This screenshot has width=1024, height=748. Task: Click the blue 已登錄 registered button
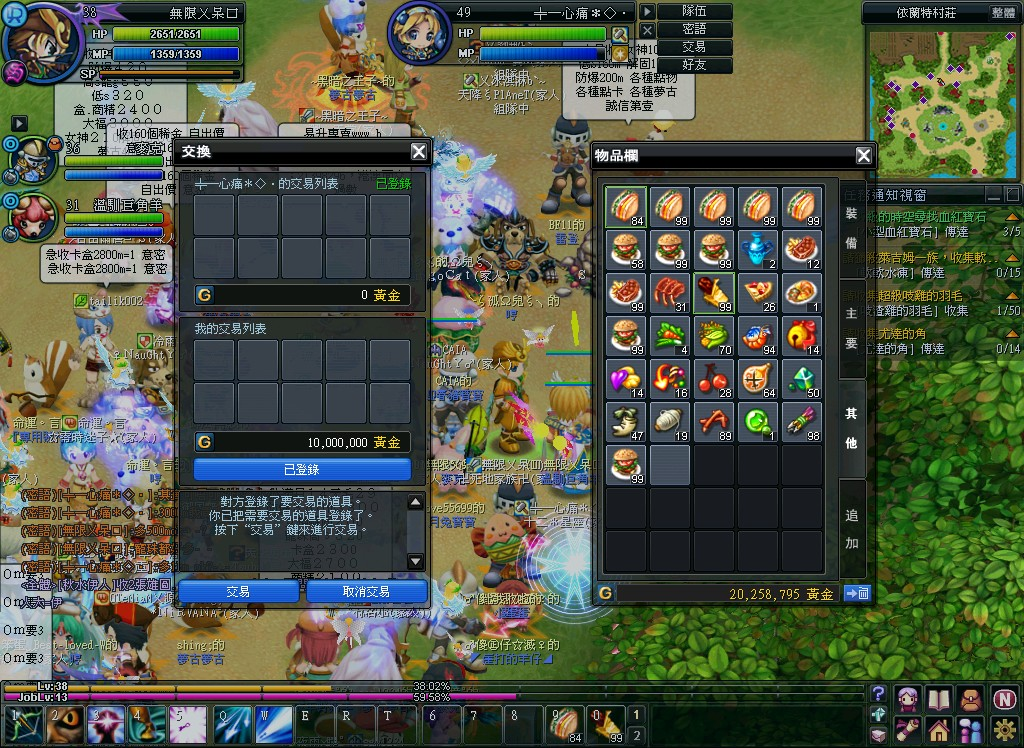tap(302, 469)
